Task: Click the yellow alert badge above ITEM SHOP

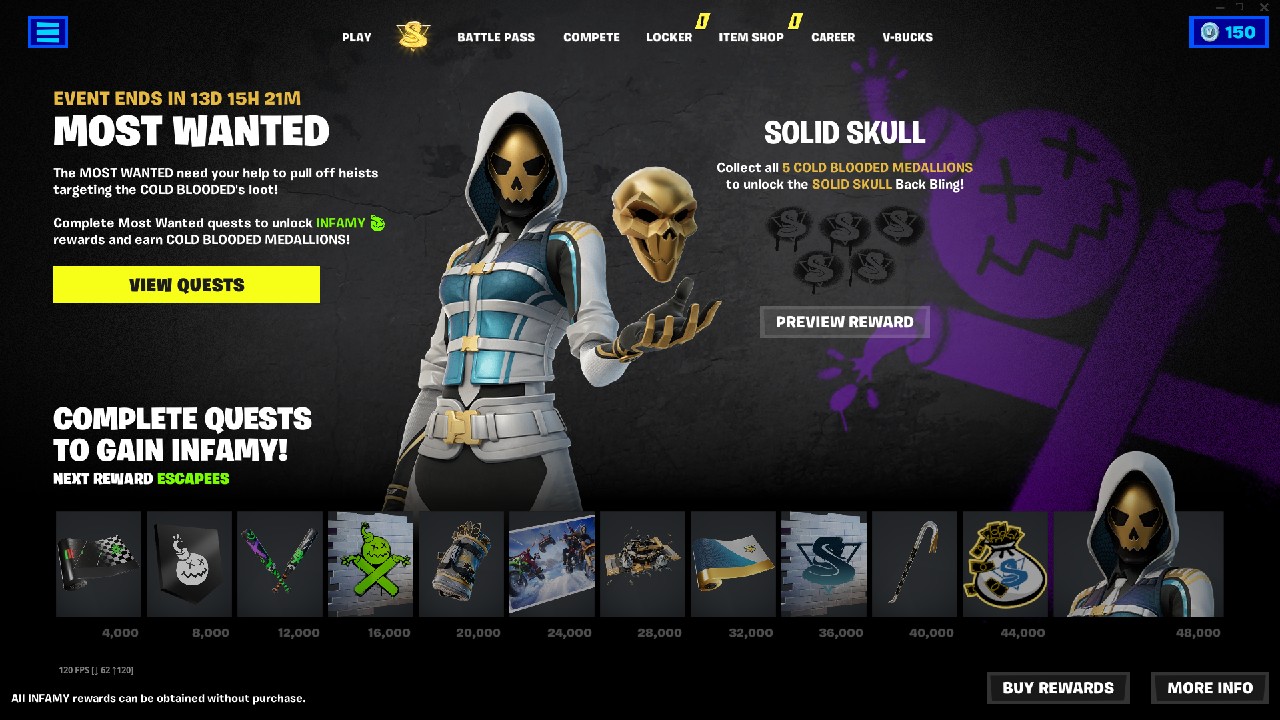Action: 795,20
